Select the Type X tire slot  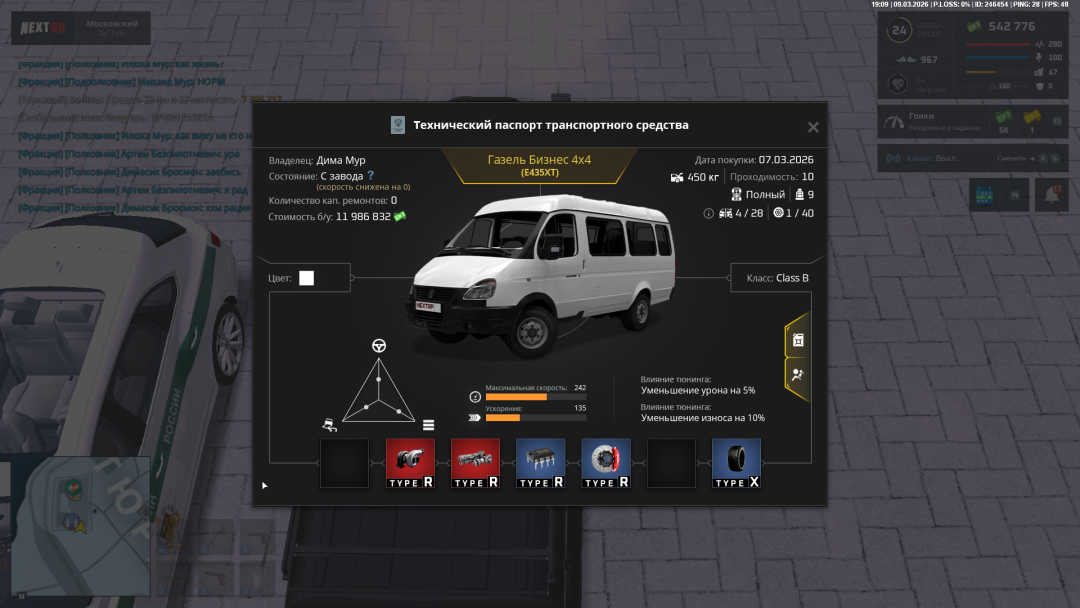[736, 463]
